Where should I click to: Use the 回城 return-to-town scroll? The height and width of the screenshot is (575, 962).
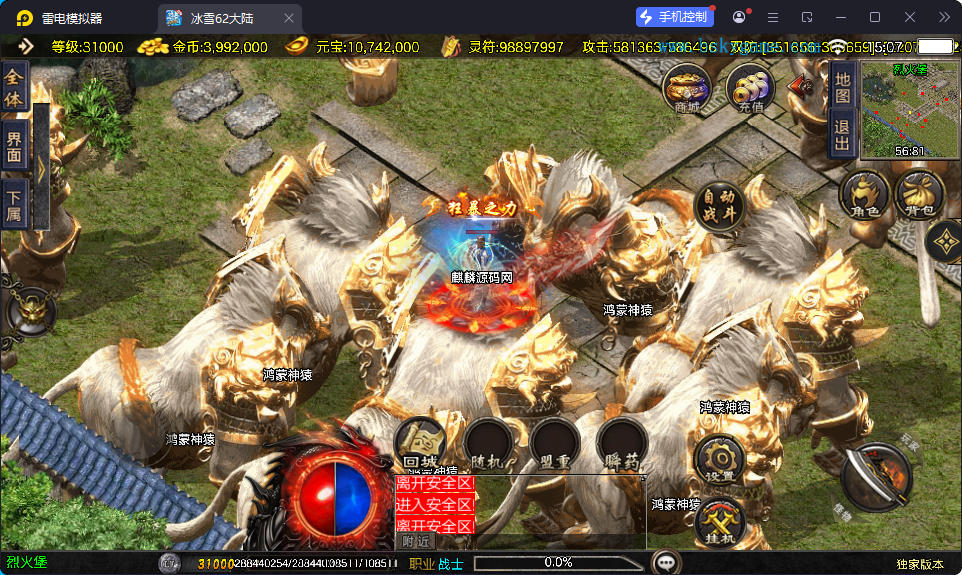coord(420,441)
